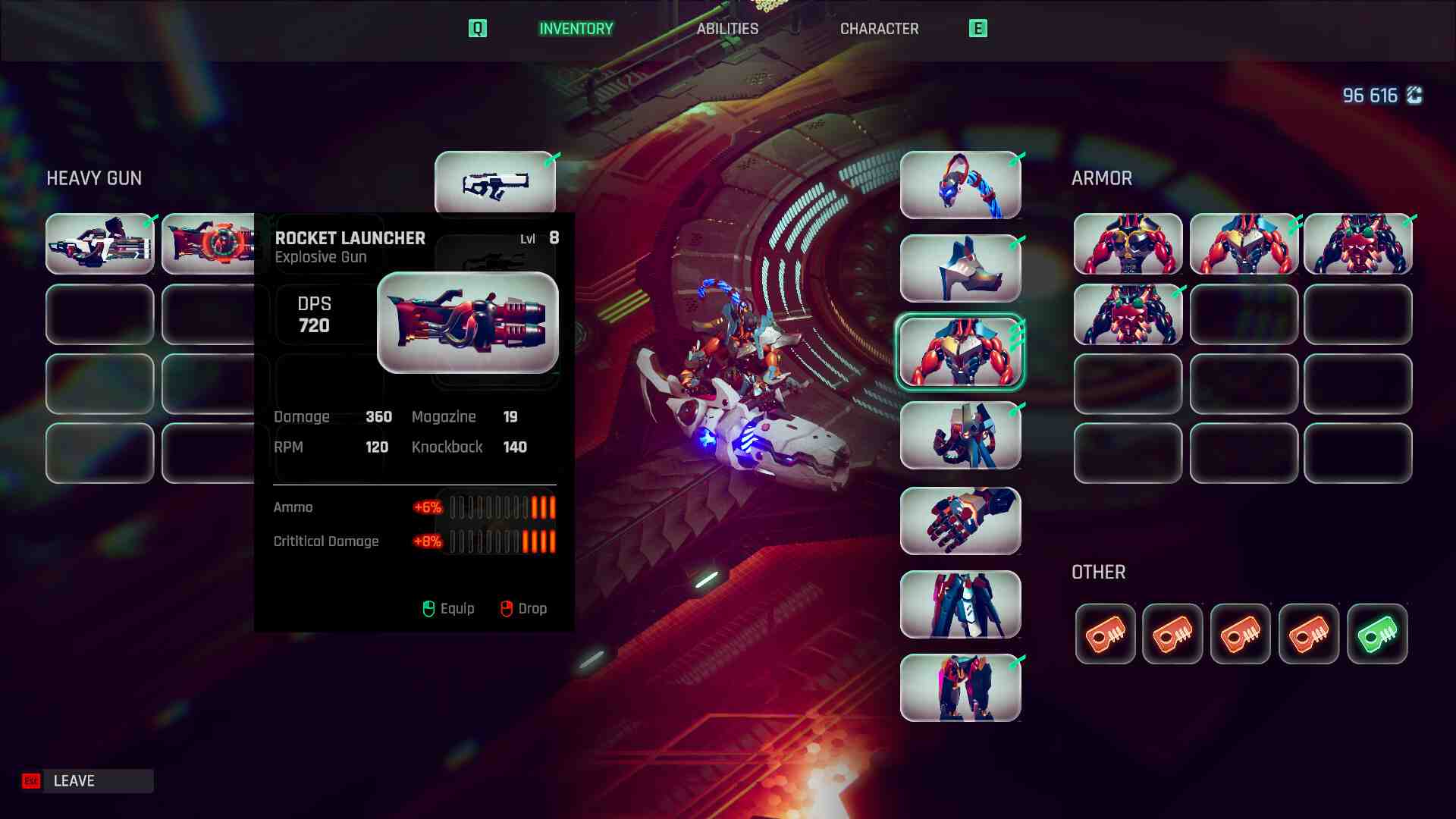Select the equipped leg armor slot
This screenshot has height=819, width=1456.
tap(960, 604)
